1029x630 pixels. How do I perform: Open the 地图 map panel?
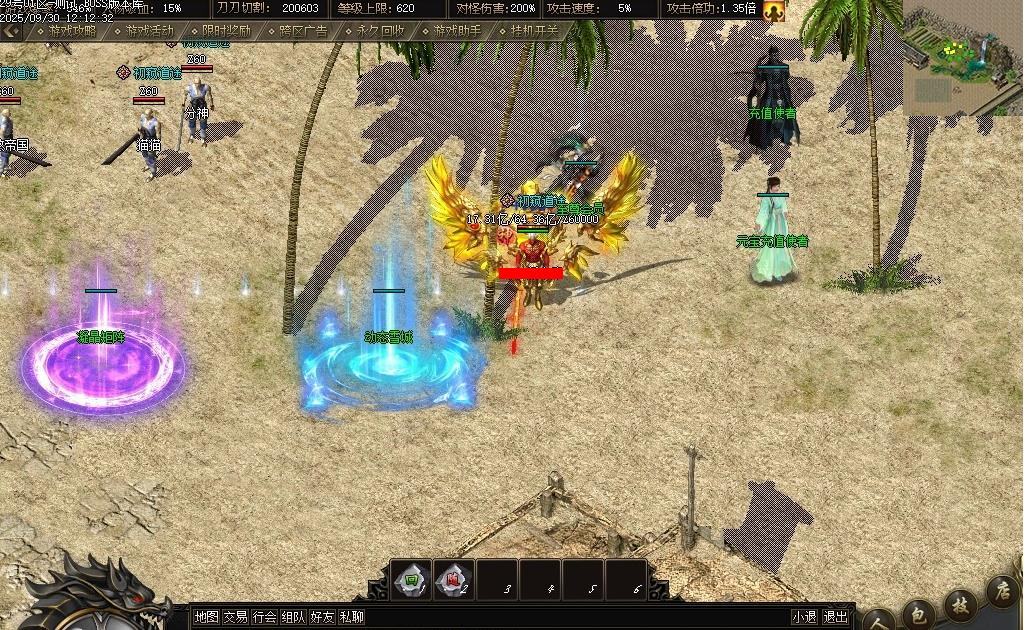click(x=206, y=617)
